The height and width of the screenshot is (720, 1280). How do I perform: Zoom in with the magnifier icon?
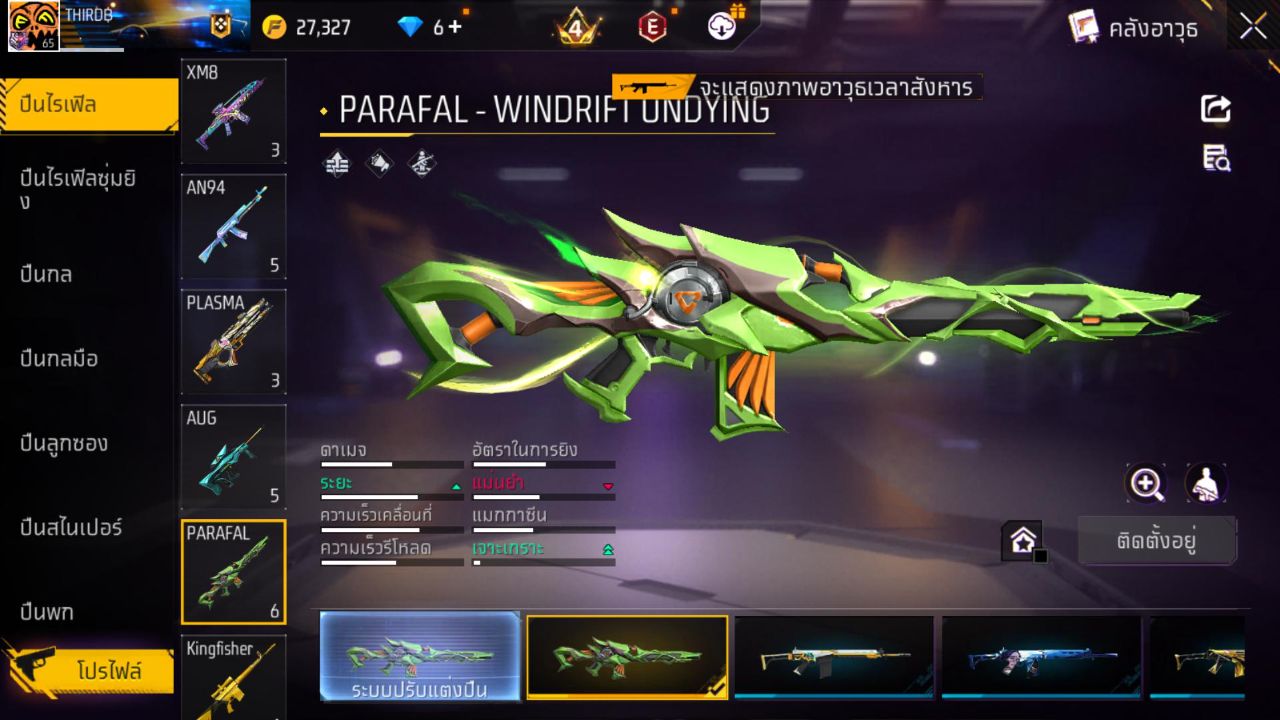[x=1146, y=484]
